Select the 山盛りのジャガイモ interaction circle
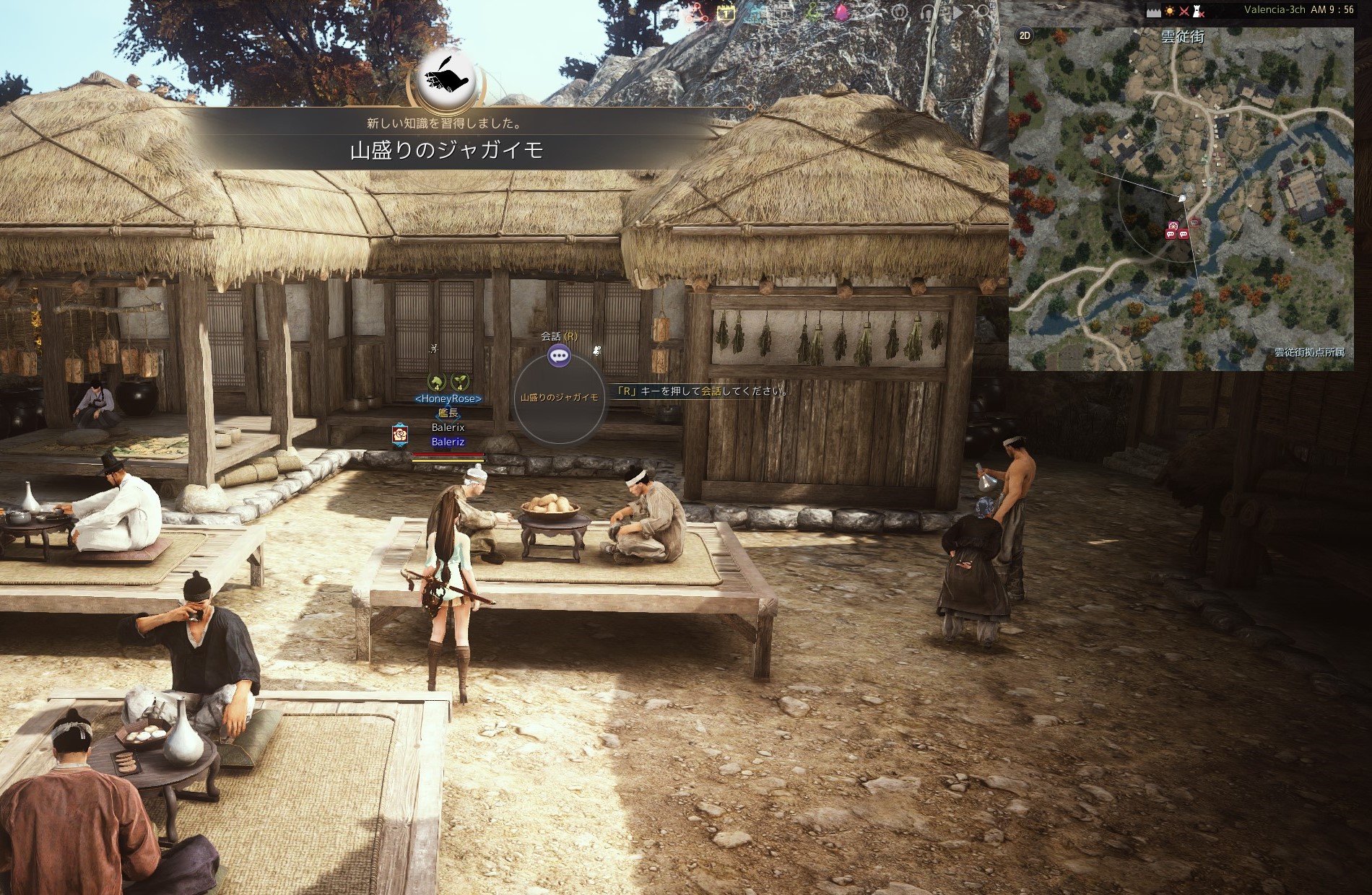Image resolution: width=1372 pixels, height=895 pixels. (x=559, y=398)
